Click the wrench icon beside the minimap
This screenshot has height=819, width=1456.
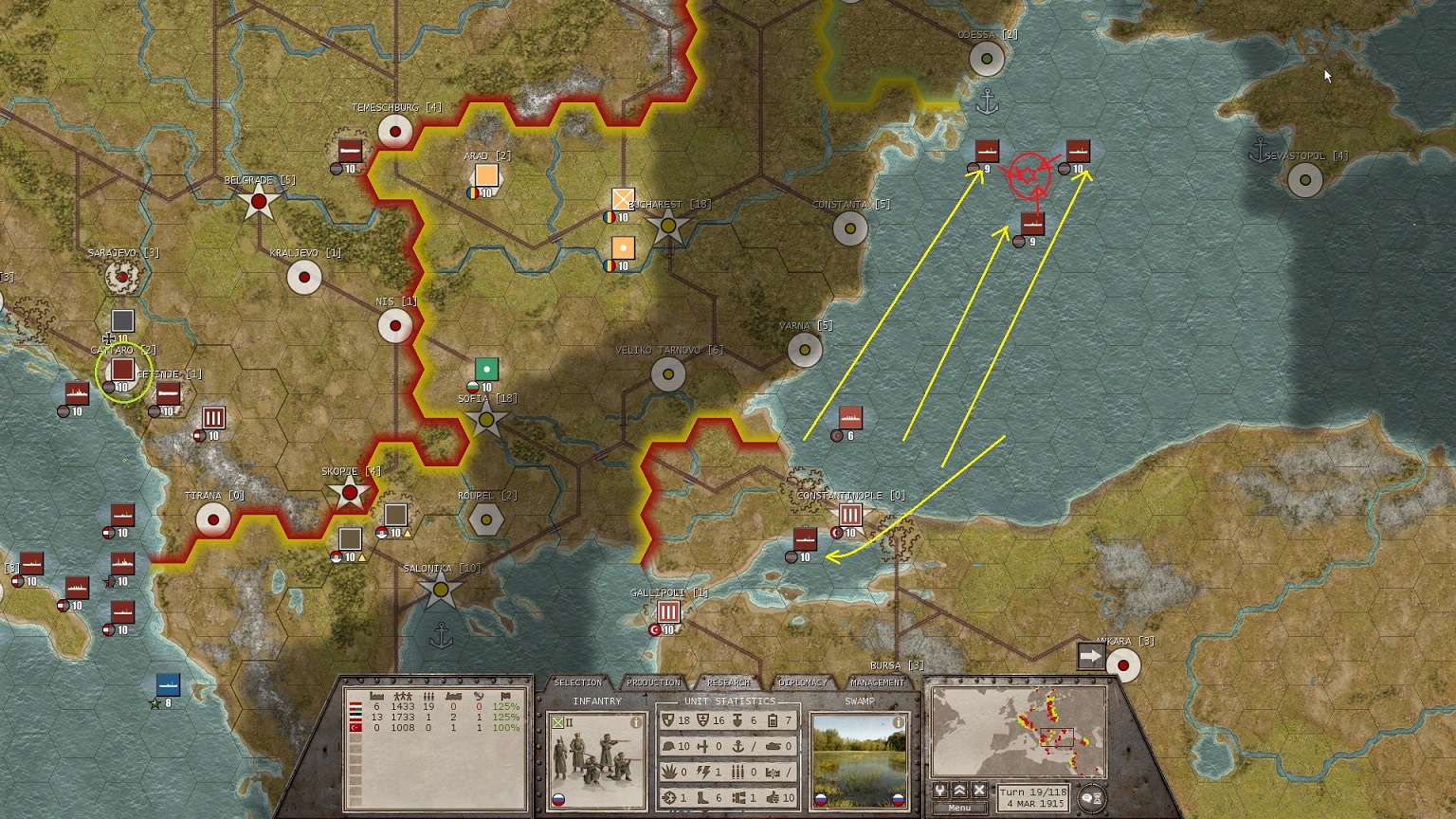(x=940, y=791)
